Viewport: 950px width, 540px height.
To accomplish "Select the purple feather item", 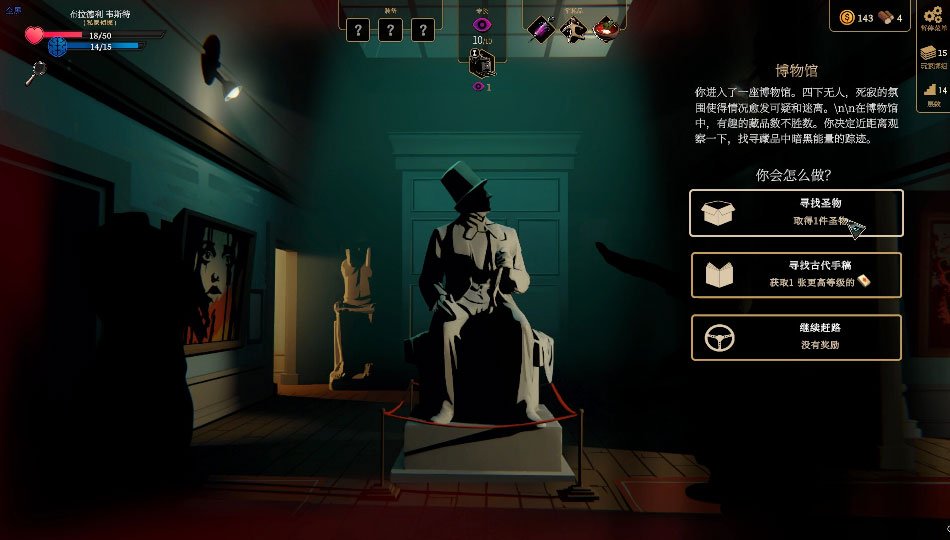I will 541,29.
